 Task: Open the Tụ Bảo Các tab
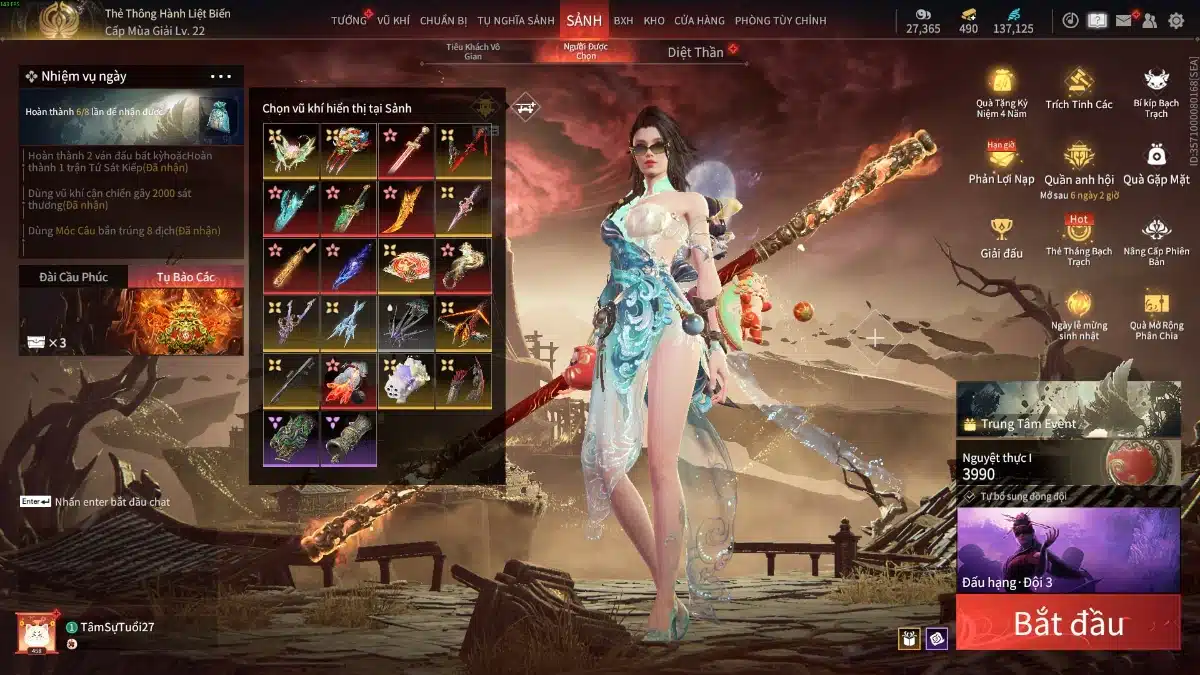[x=186, y=277]
